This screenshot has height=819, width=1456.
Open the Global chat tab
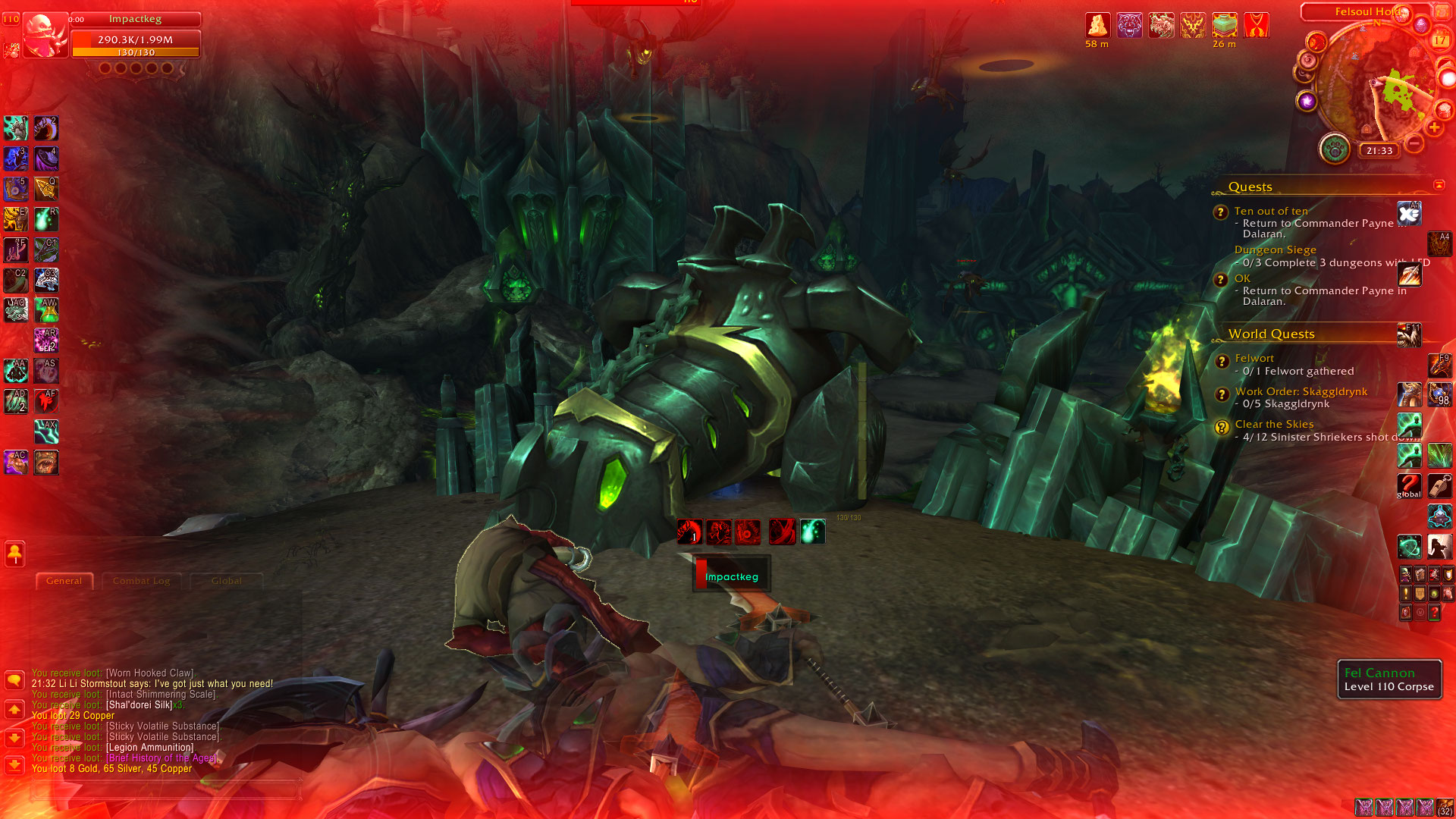pyautogui.click(x=226, y=581)
